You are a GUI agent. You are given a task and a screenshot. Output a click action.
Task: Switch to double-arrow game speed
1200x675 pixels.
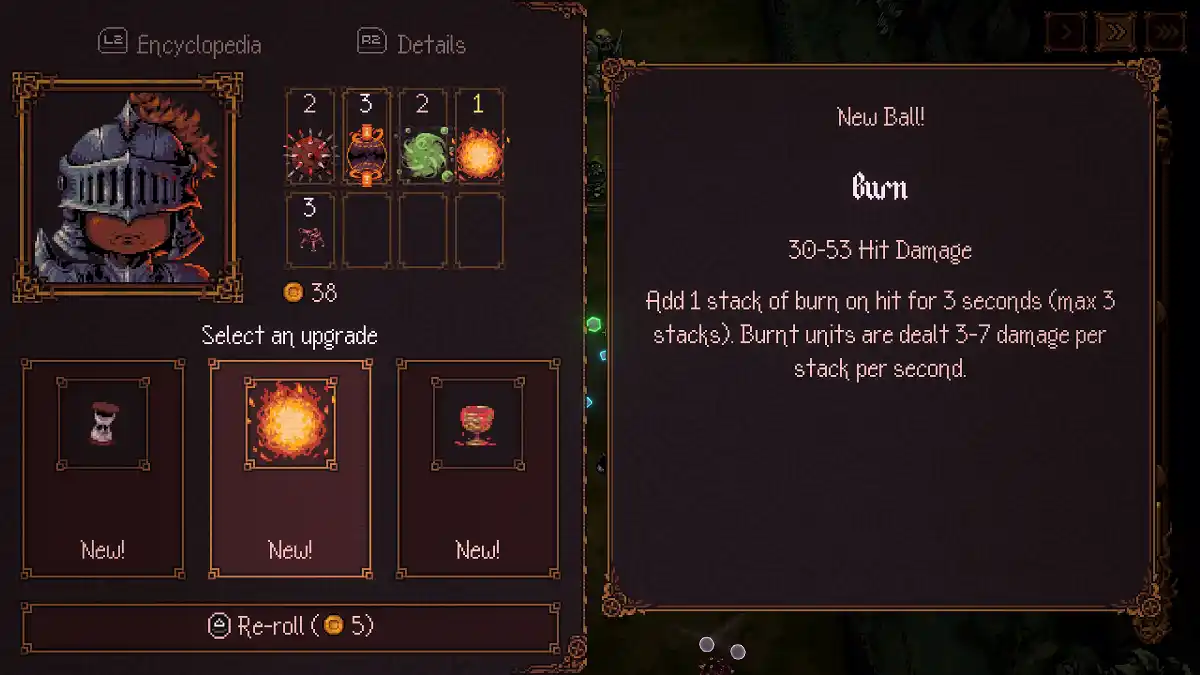(x=1116, y=32)
